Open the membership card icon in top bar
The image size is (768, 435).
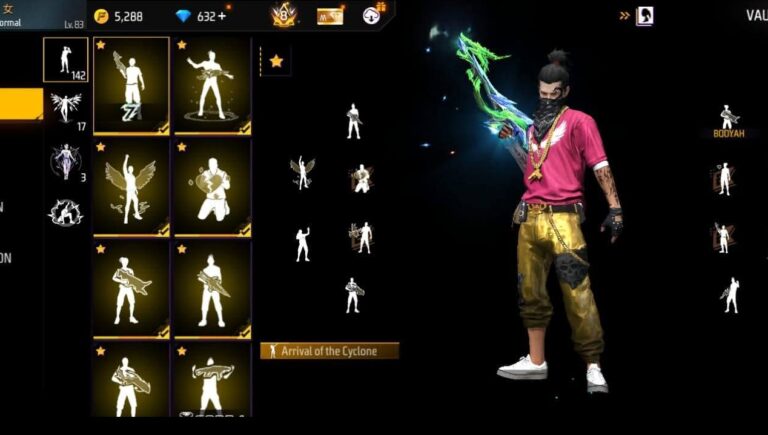(x=330, y=16)
